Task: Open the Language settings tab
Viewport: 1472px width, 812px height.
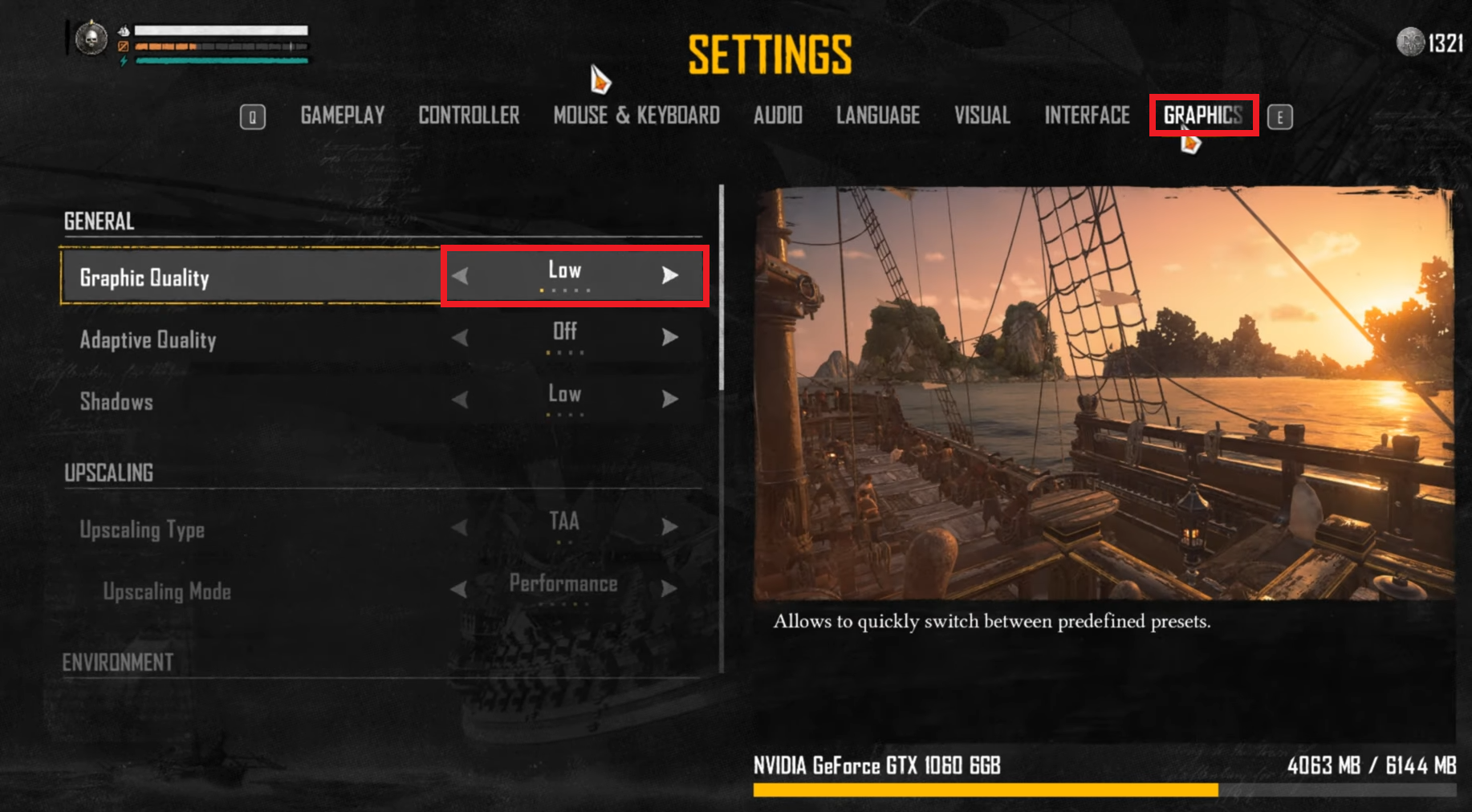Action: [878, 116]
